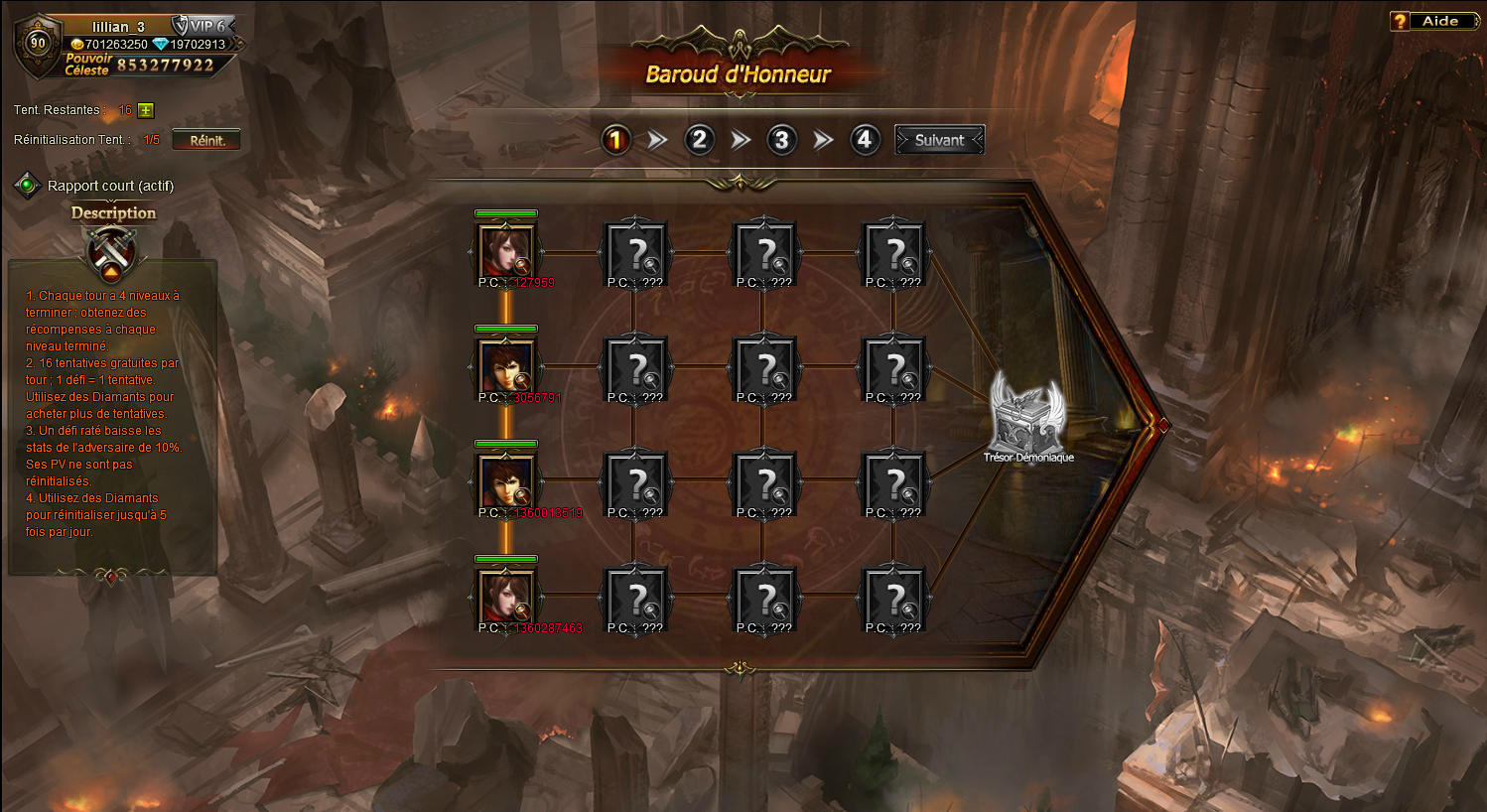Image resolution: width=1487 pixels, height=812 pixels.
Task: Select round 3 indicator
Action: (781, 140)
